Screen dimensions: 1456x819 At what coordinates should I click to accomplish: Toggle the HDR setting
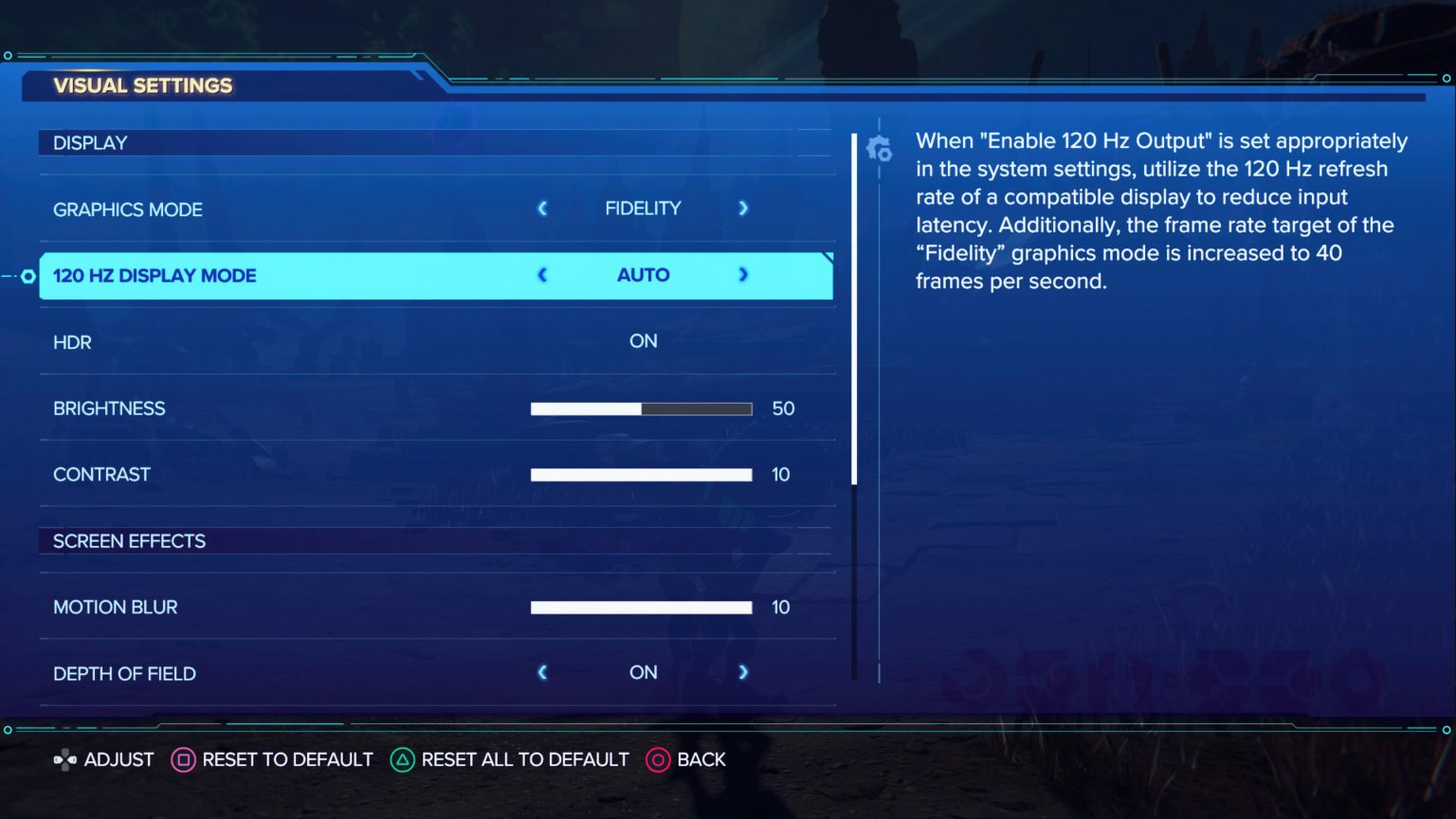(x=643, y=341)
